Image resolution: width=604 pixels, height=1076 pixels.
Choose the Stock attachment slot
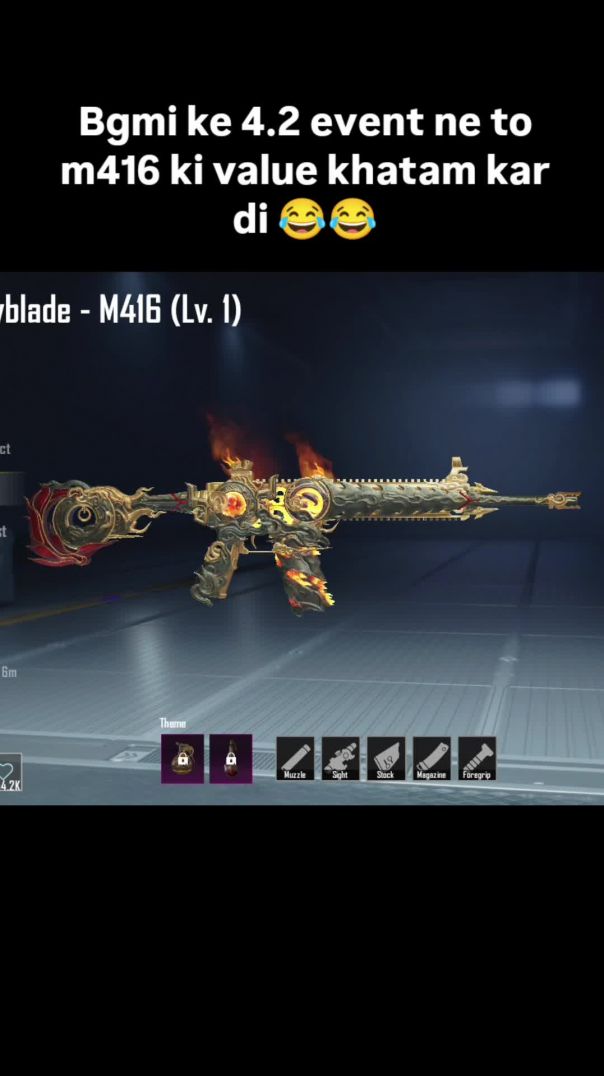386,758
